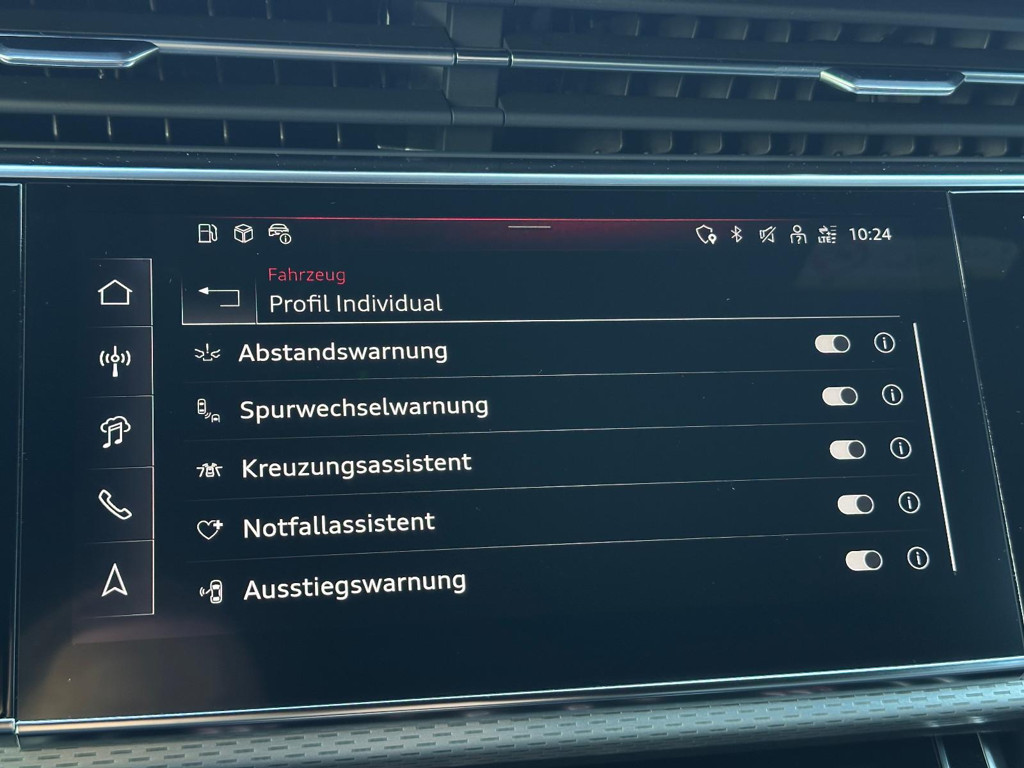1024x768 pixels.
Task: Open the radio antenna menu
Action: click(115, 361)
